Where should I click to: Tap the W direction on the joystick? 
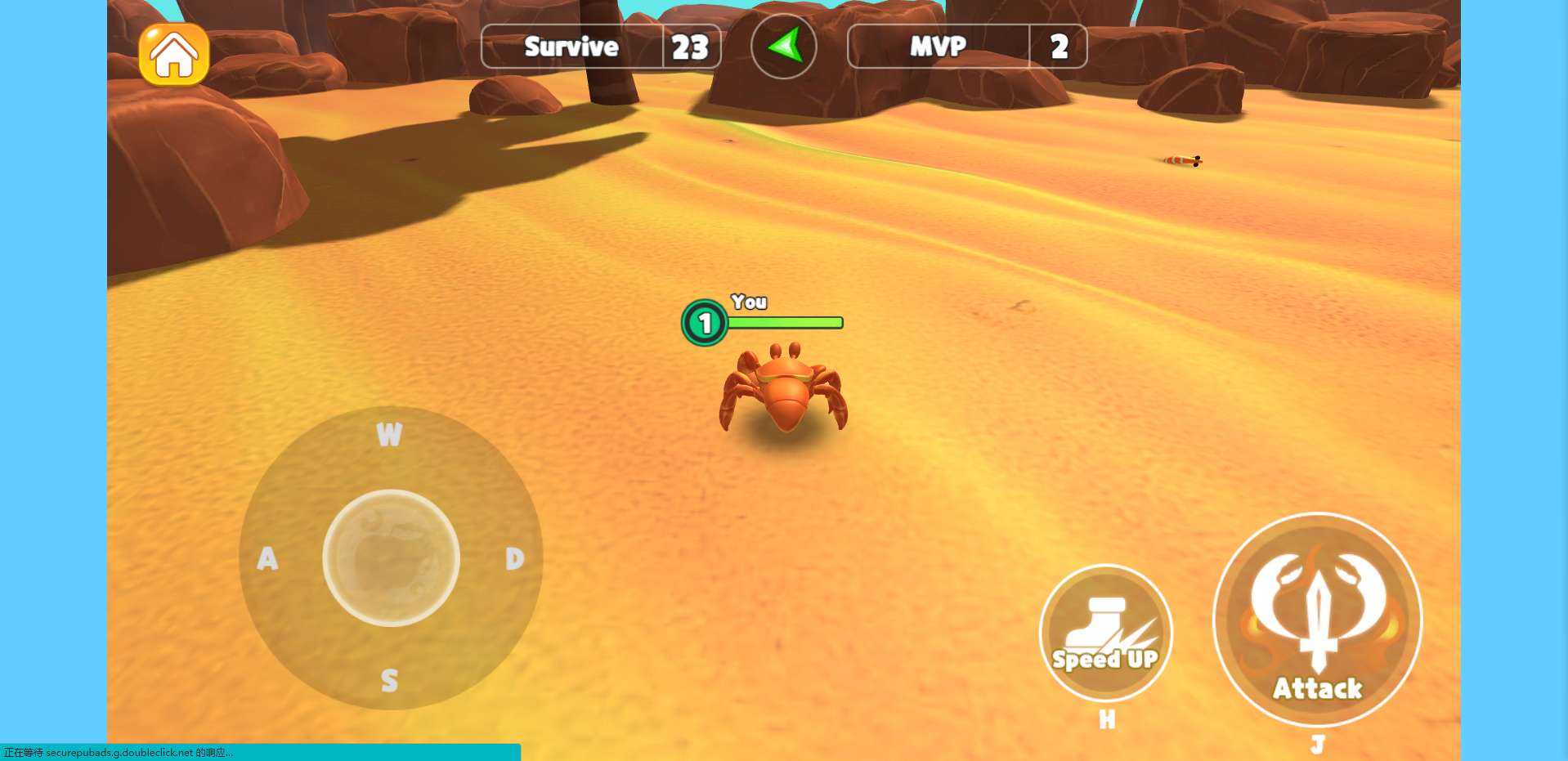[389, 434]
